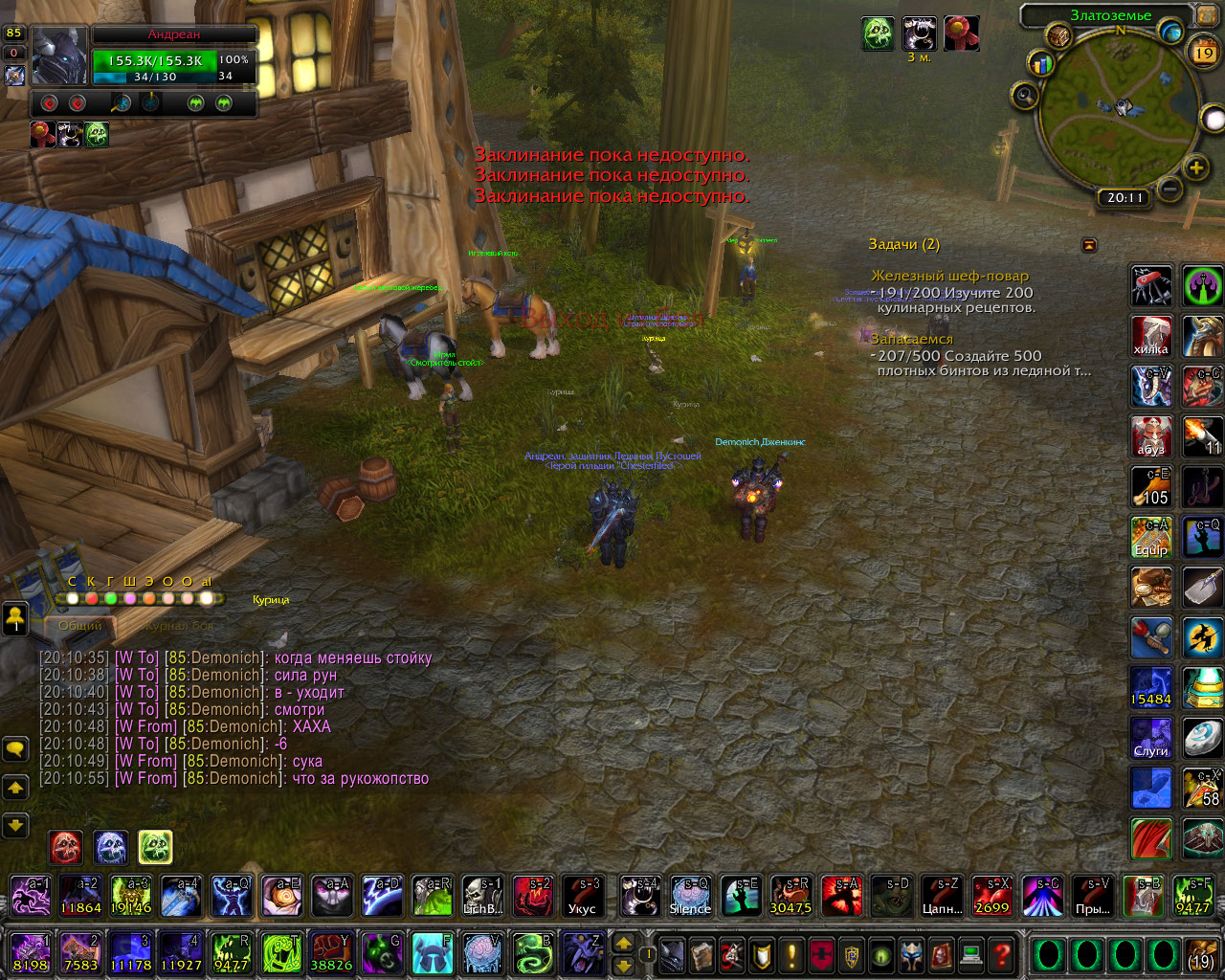Select the Железный шеф-повар objective
The width and height of the screenshot is (1225, 980).
pos(949,276)
